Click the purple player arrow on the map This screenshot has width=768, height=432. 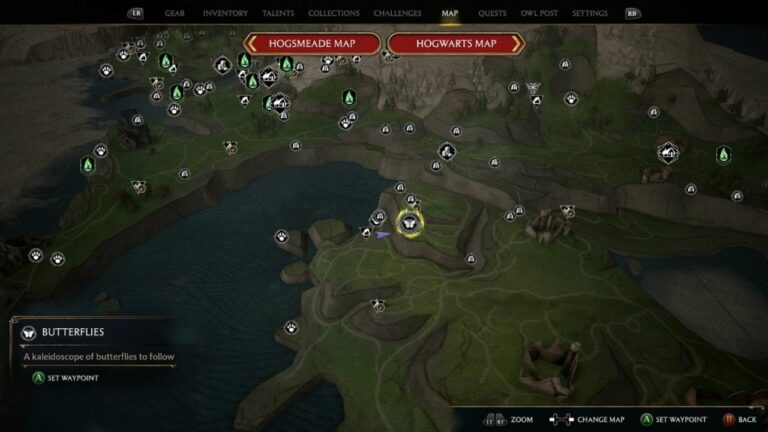coord(383,235)
